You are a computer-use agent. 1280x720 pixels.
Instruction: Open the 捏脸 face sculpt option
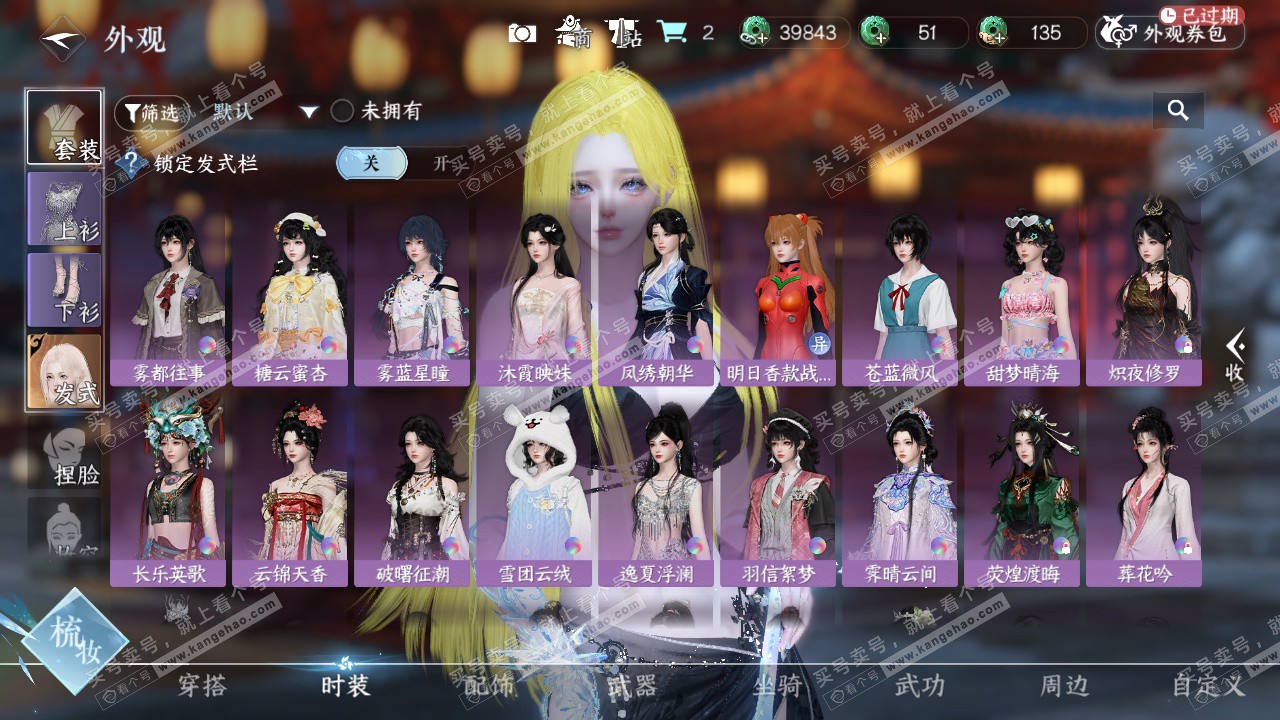(x=65, y=456)
